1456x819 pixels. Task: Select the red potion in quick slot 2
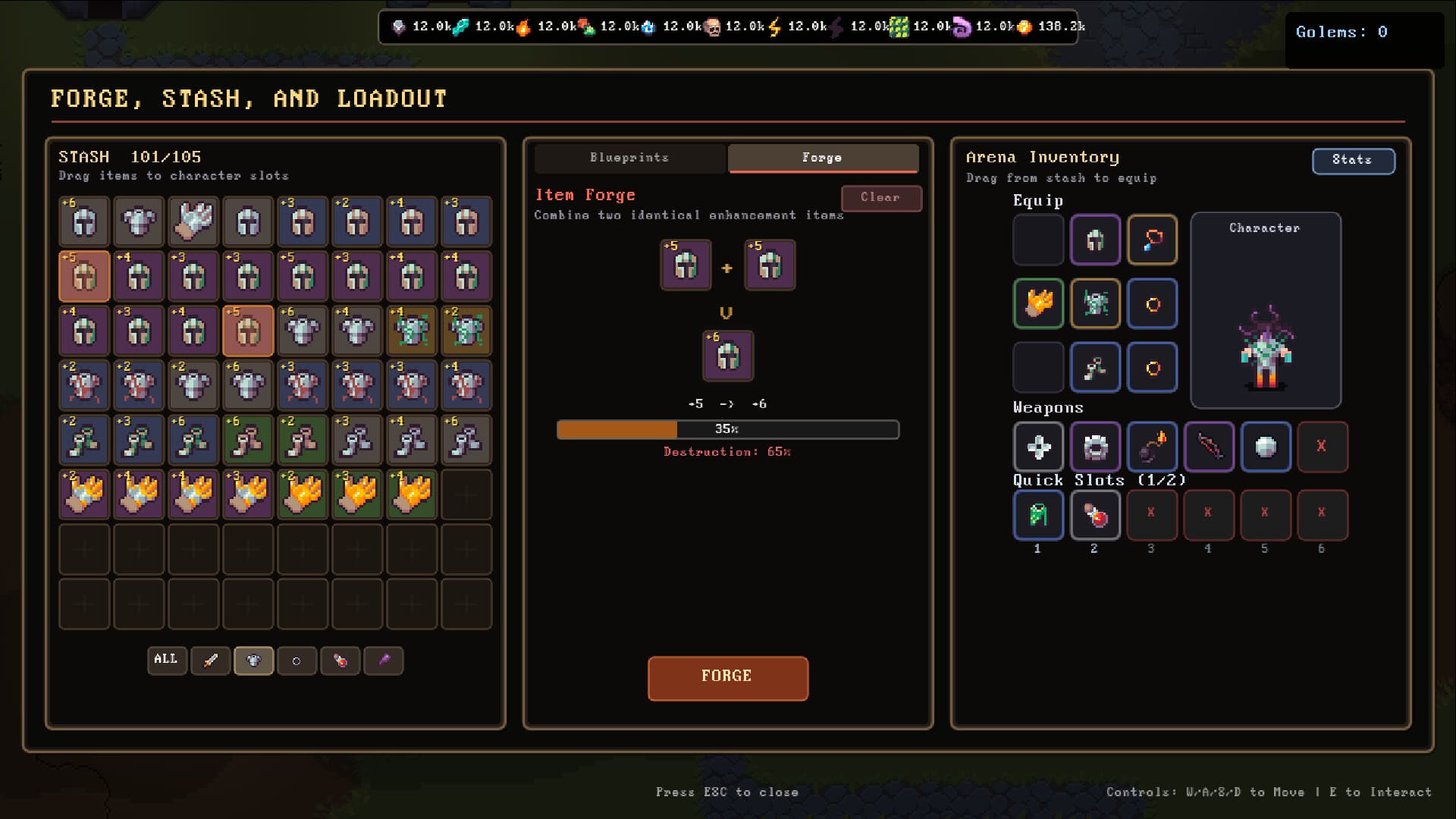pyautogui.click(x=1095, y=515)
